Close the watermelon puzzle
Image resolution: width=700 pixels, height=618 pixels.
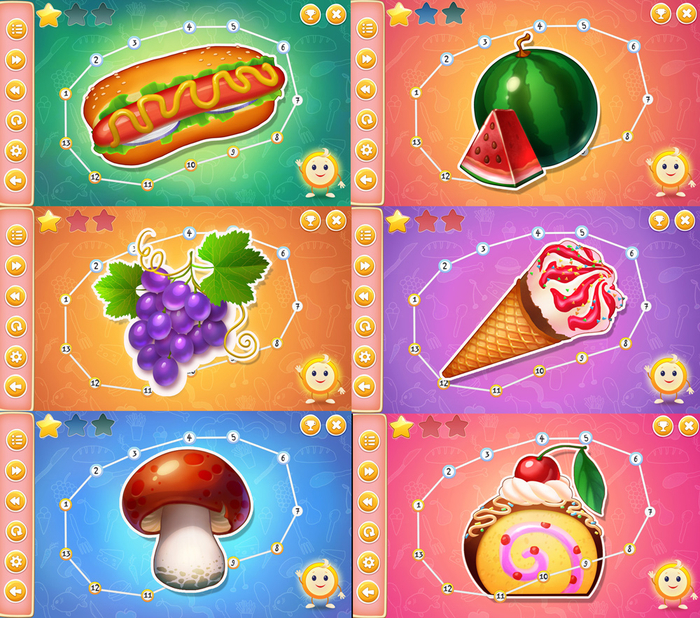[x=686, y=14]
